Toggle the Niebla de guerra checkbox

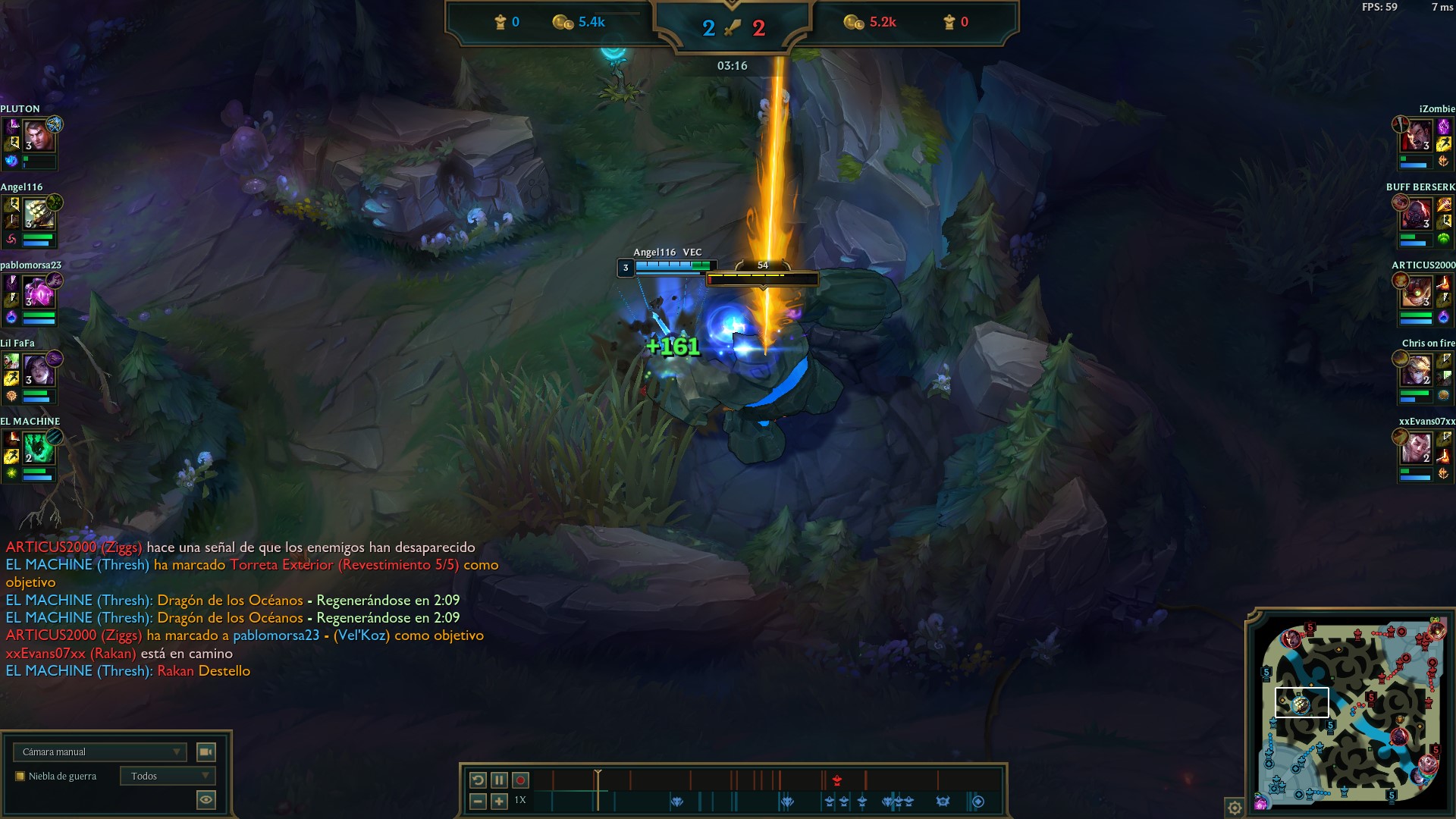coord(20,776)
